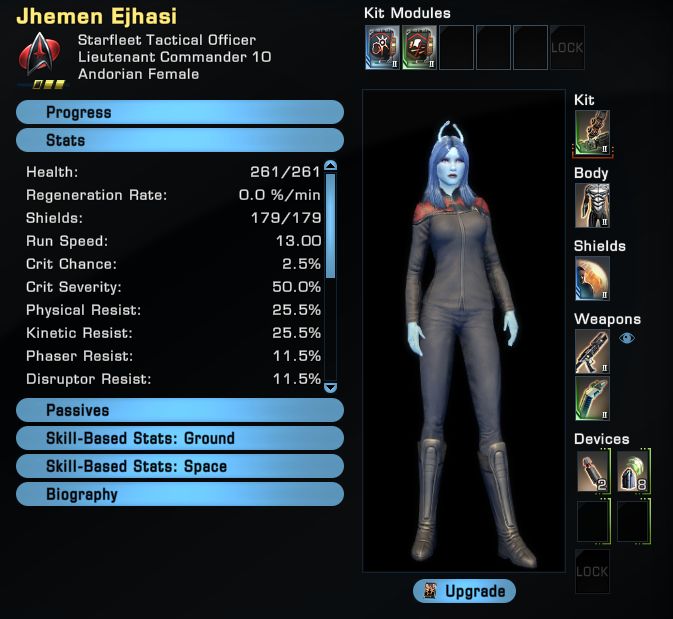673x619 pixels.
Task: Collapse the Stats section header
Action: pyautogui.click(x=180, y=141)
